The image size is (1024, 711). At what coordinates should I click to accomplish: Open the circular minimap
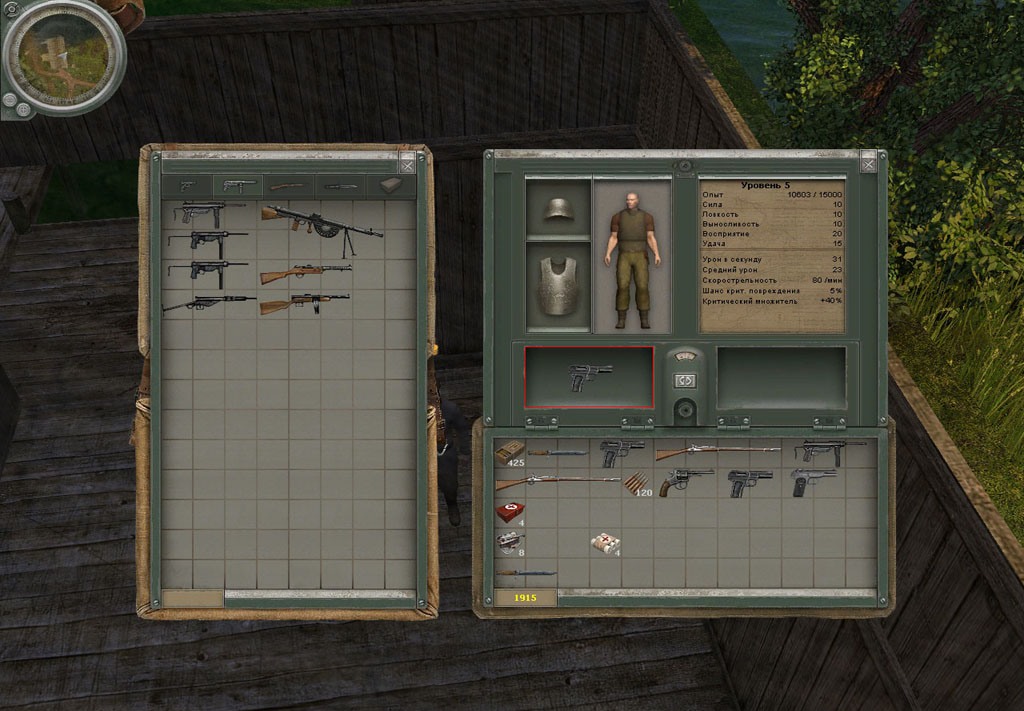pos(62,55)
